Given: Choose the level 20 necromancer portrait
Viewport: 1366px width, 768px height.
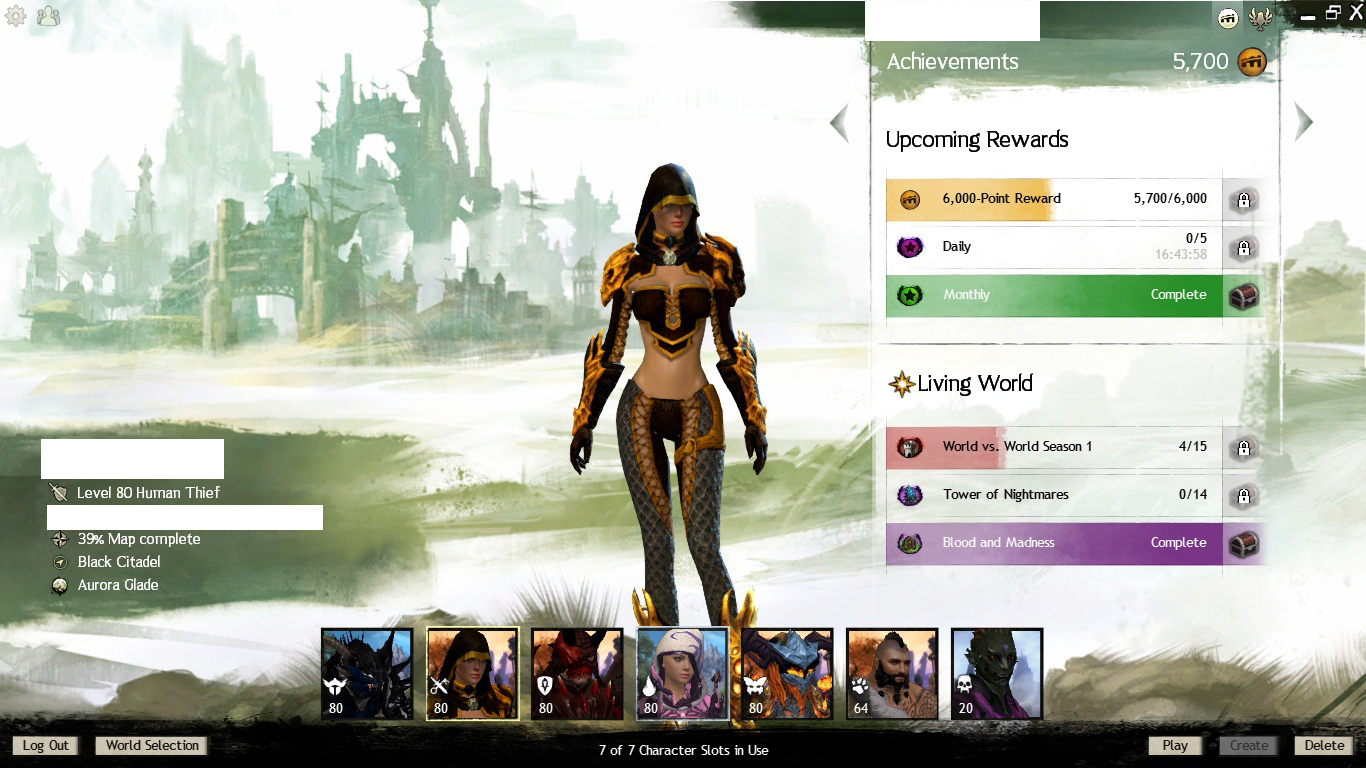Looking at the screenshot, I should [997, 673].
